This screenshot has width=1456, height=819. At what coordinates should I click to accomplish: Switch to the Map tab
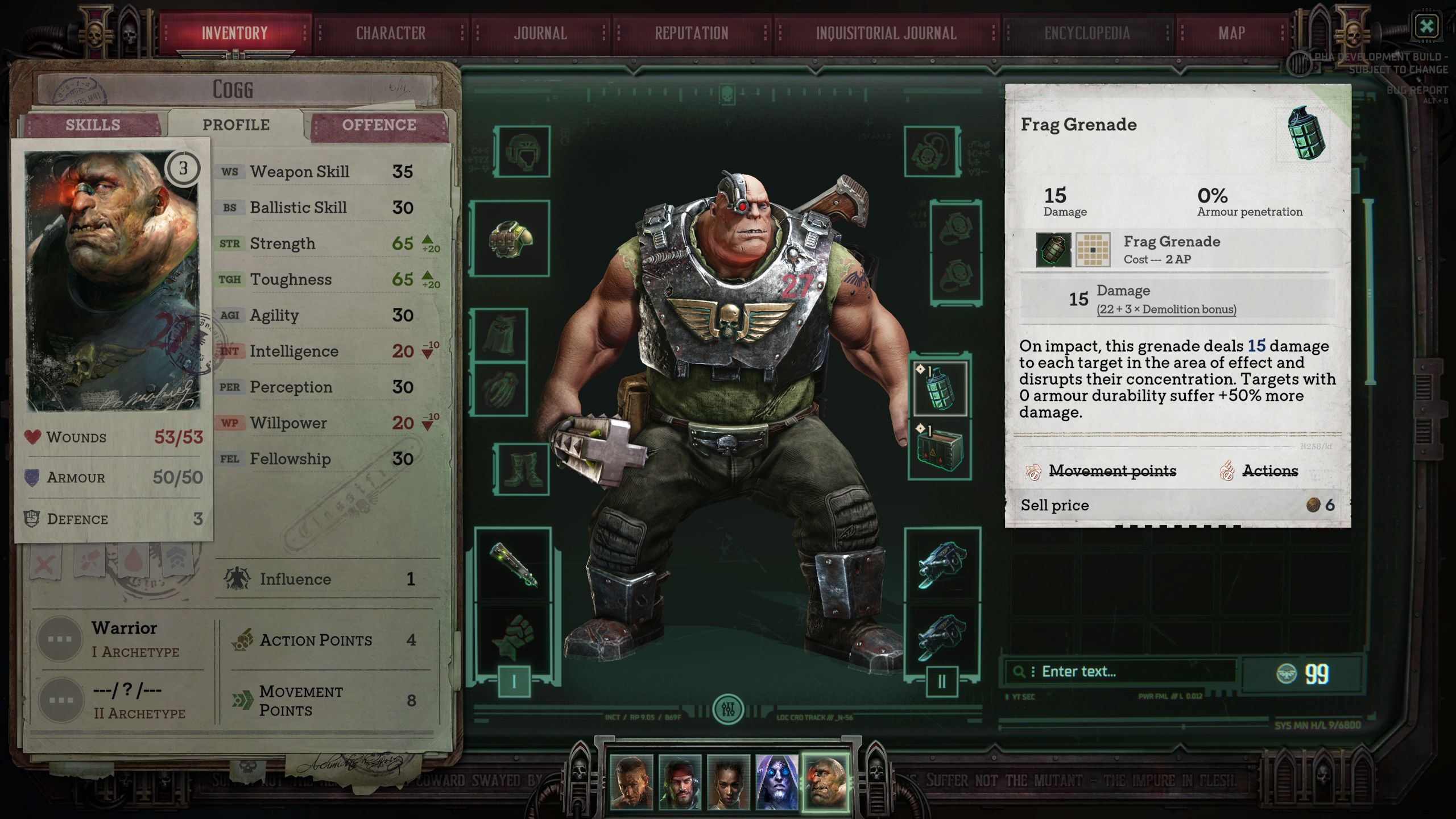1232,34
